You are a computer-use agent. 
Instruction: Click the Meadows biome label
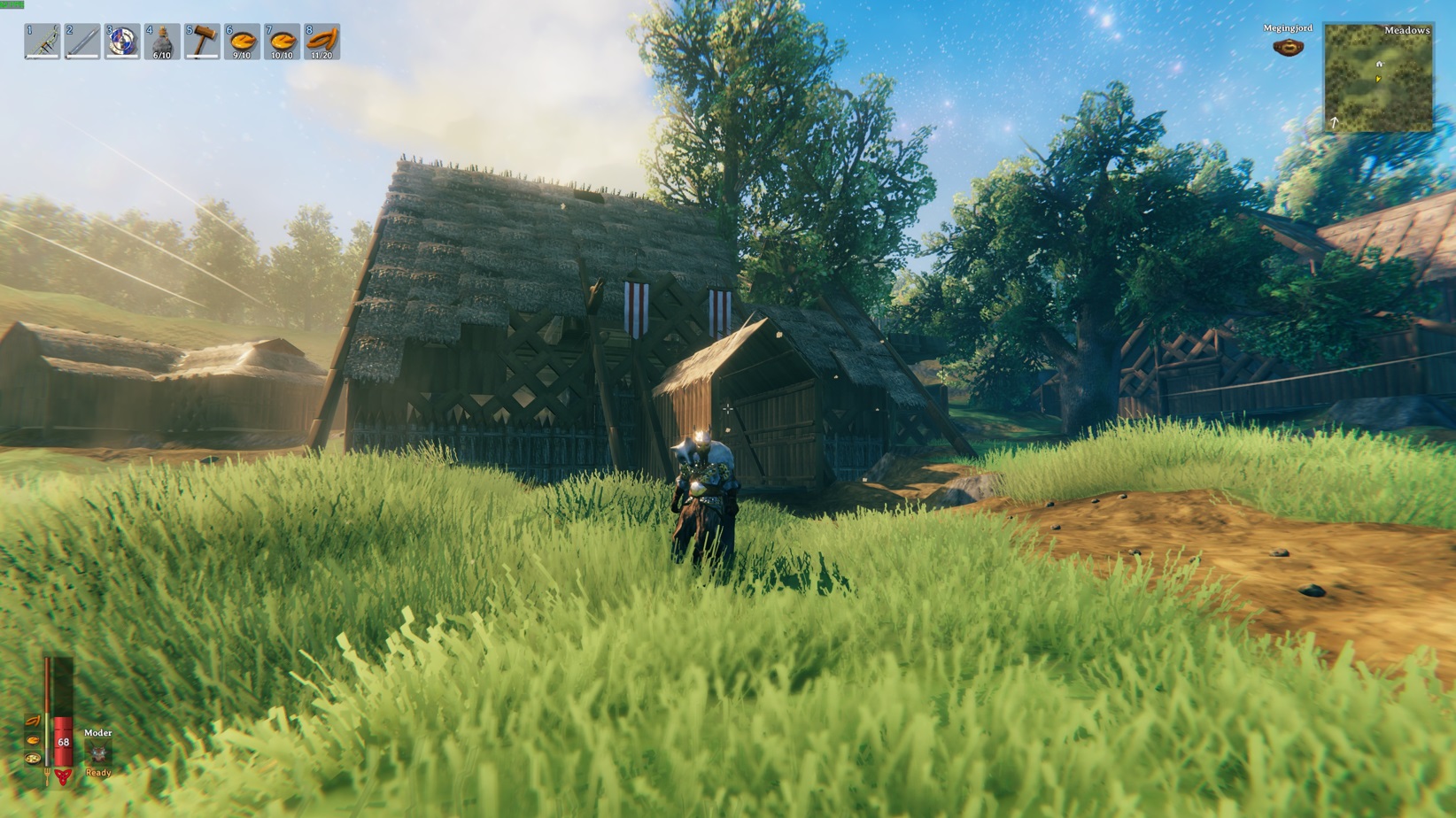click(x=1409, y=30)
